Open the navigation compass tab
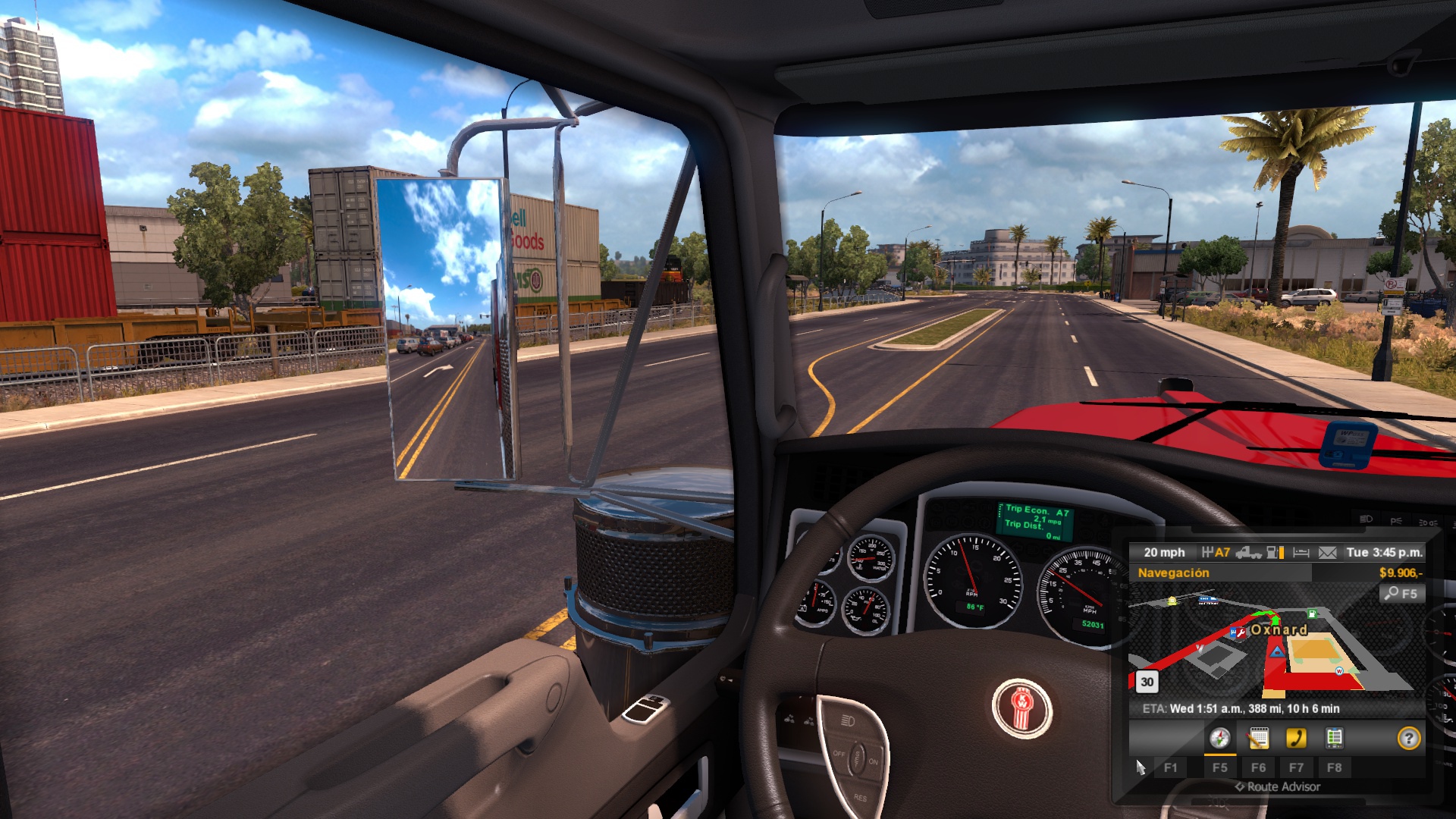This screenshot has width=1456, height=819. click(x=1219, y=738)
